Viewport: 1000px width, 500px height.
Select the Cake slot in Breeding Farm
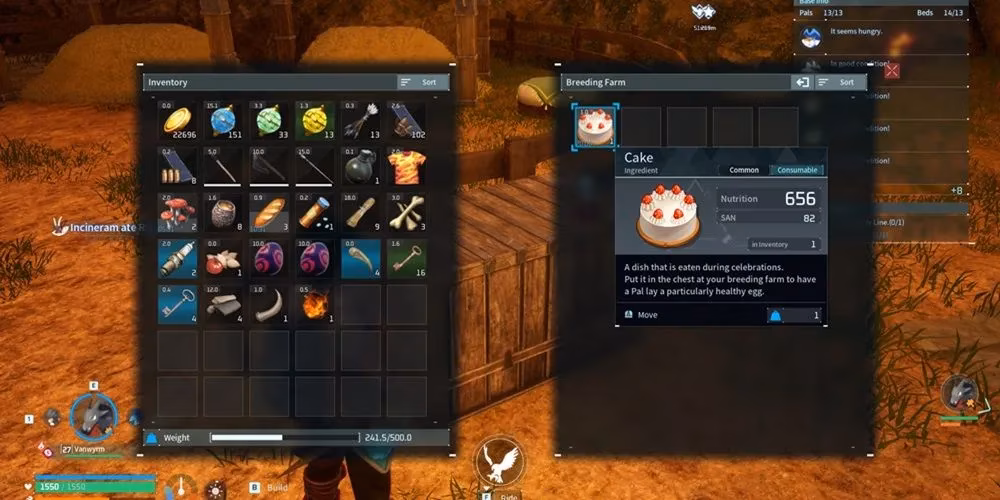(x=595, y=127)
